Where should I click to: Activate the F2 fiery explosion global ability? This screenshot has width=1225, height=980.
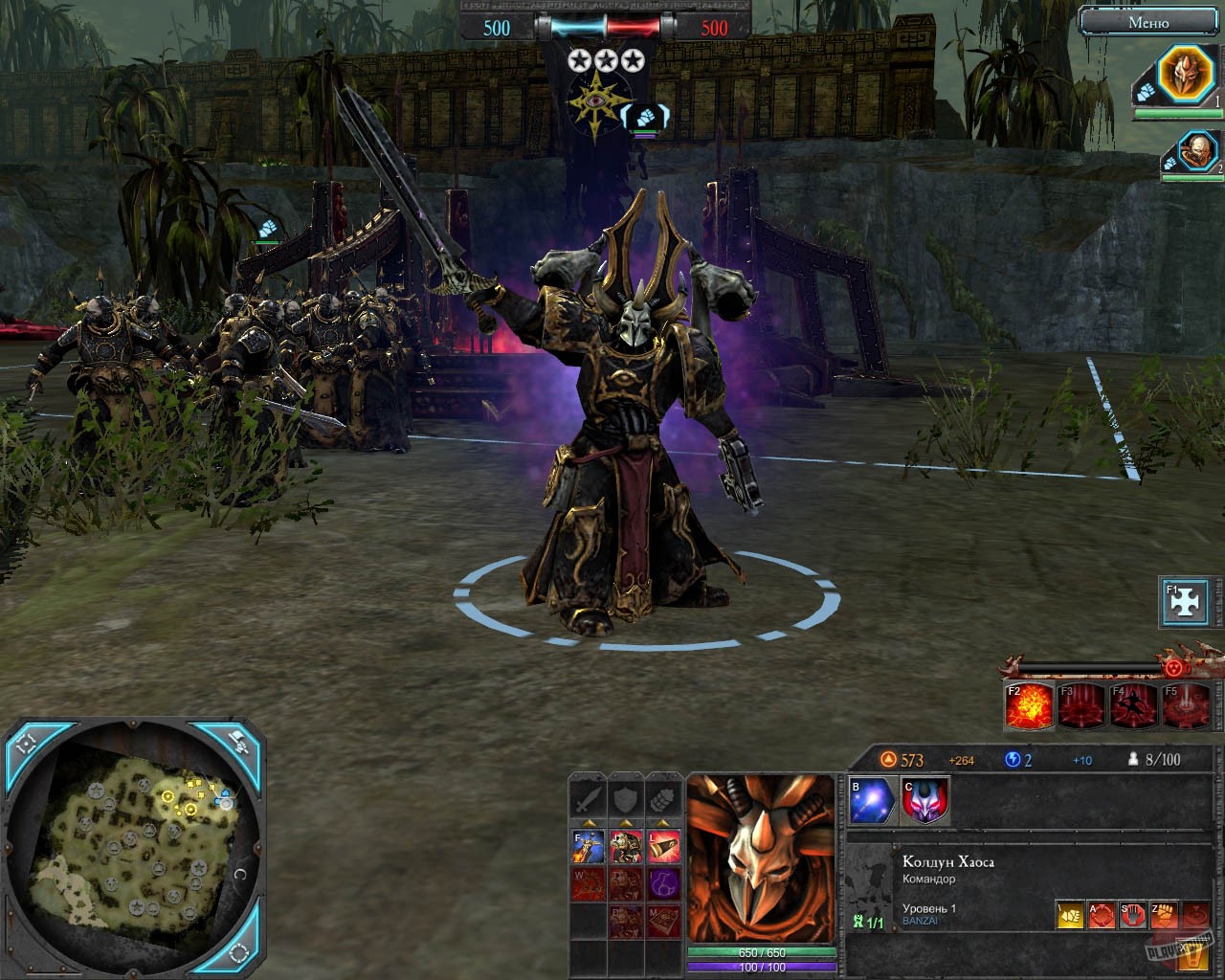[1030, 705]
